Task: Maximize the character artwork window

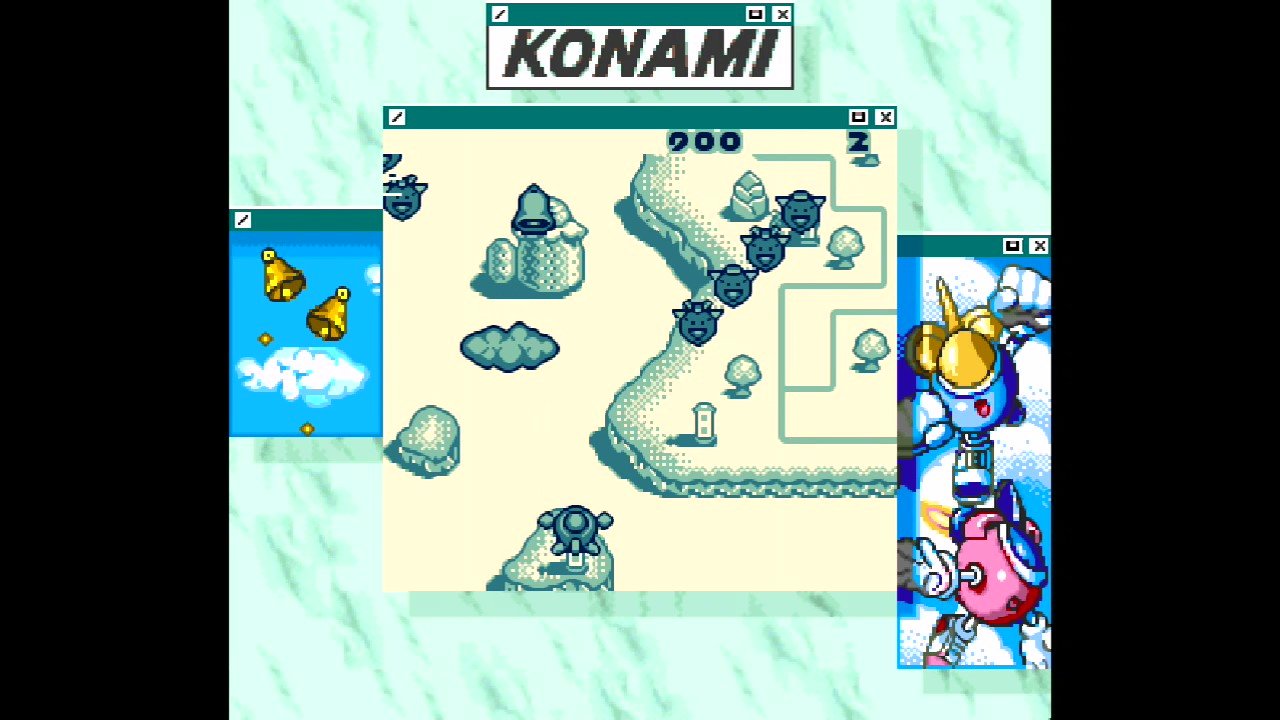Action: point(1014,246)
